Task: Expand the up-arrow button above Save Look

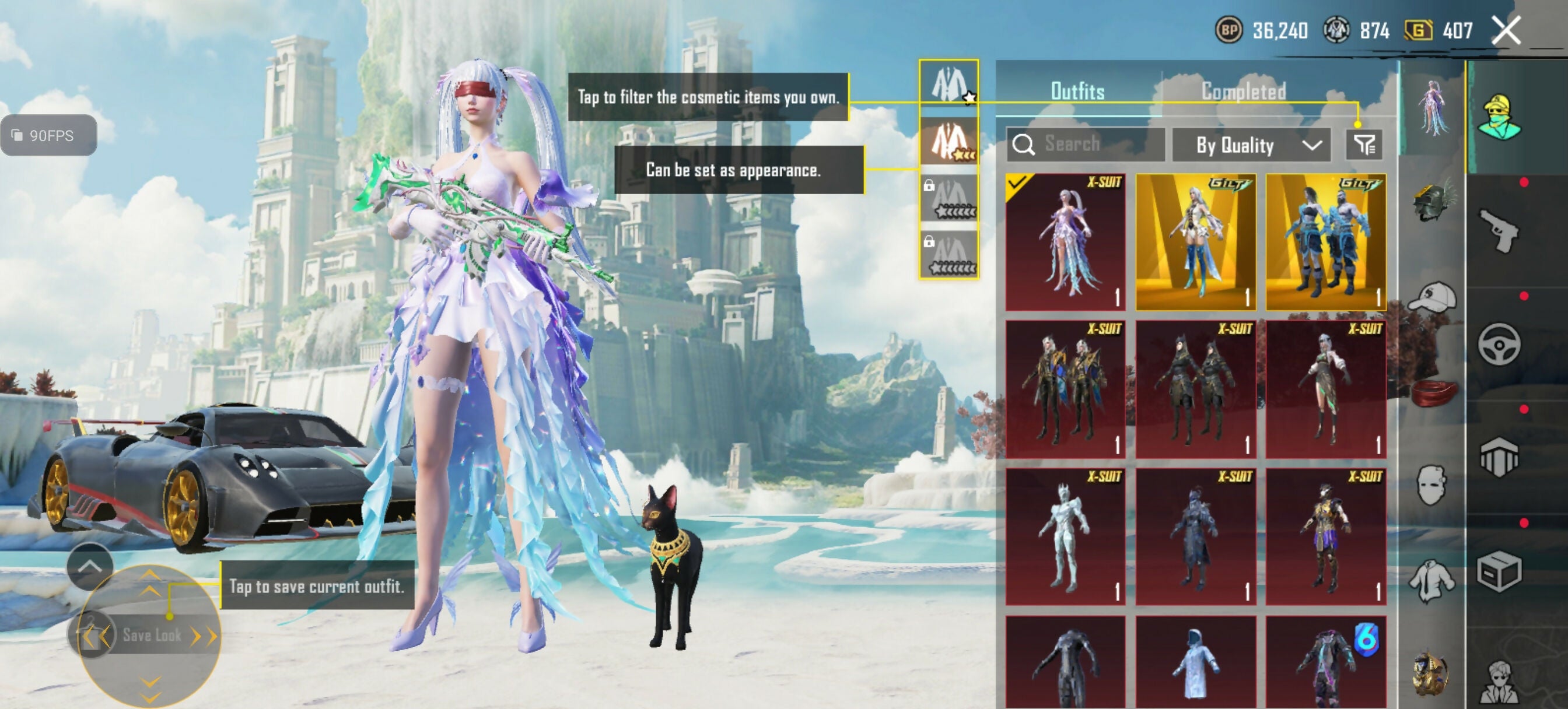Action: [x=89, y=567]
